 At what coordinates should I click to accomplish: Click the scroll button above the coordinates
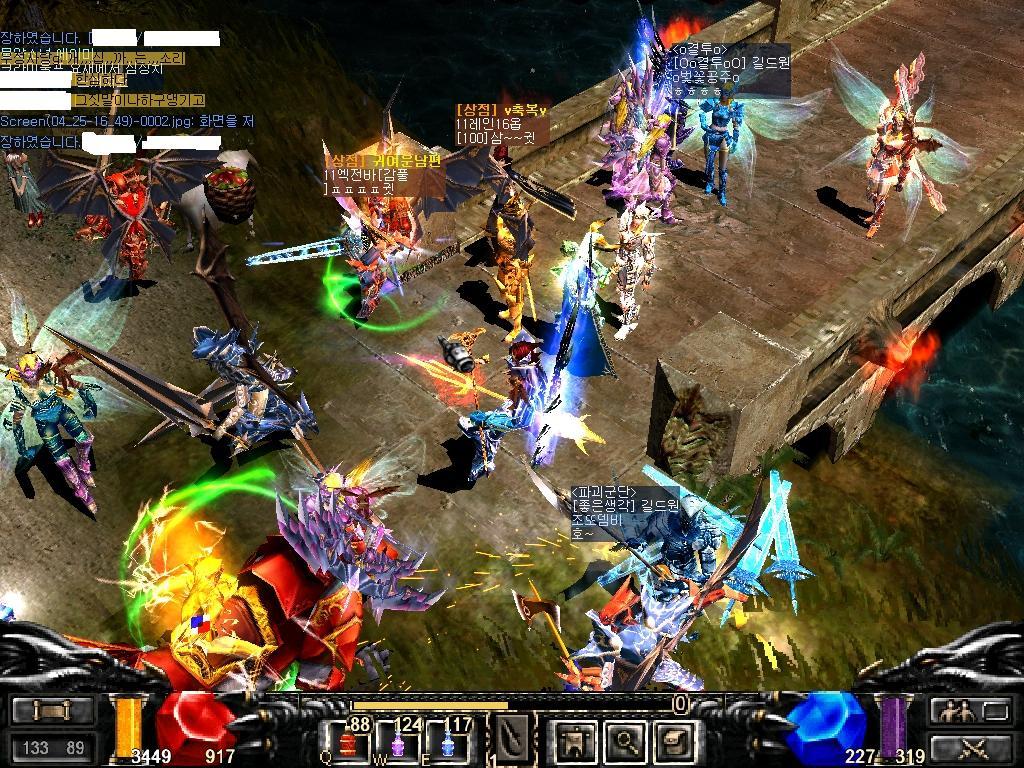pyautogui.click(x=53, y=711)
